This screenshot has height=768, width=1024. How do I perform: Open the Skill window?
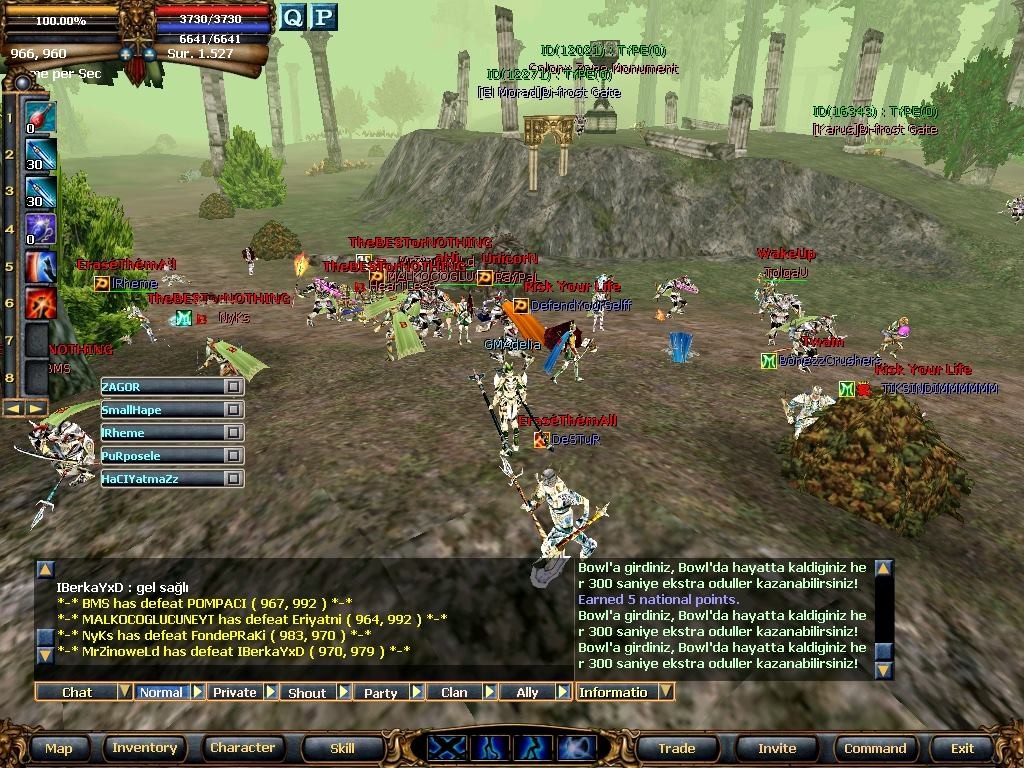coord(342,748)
